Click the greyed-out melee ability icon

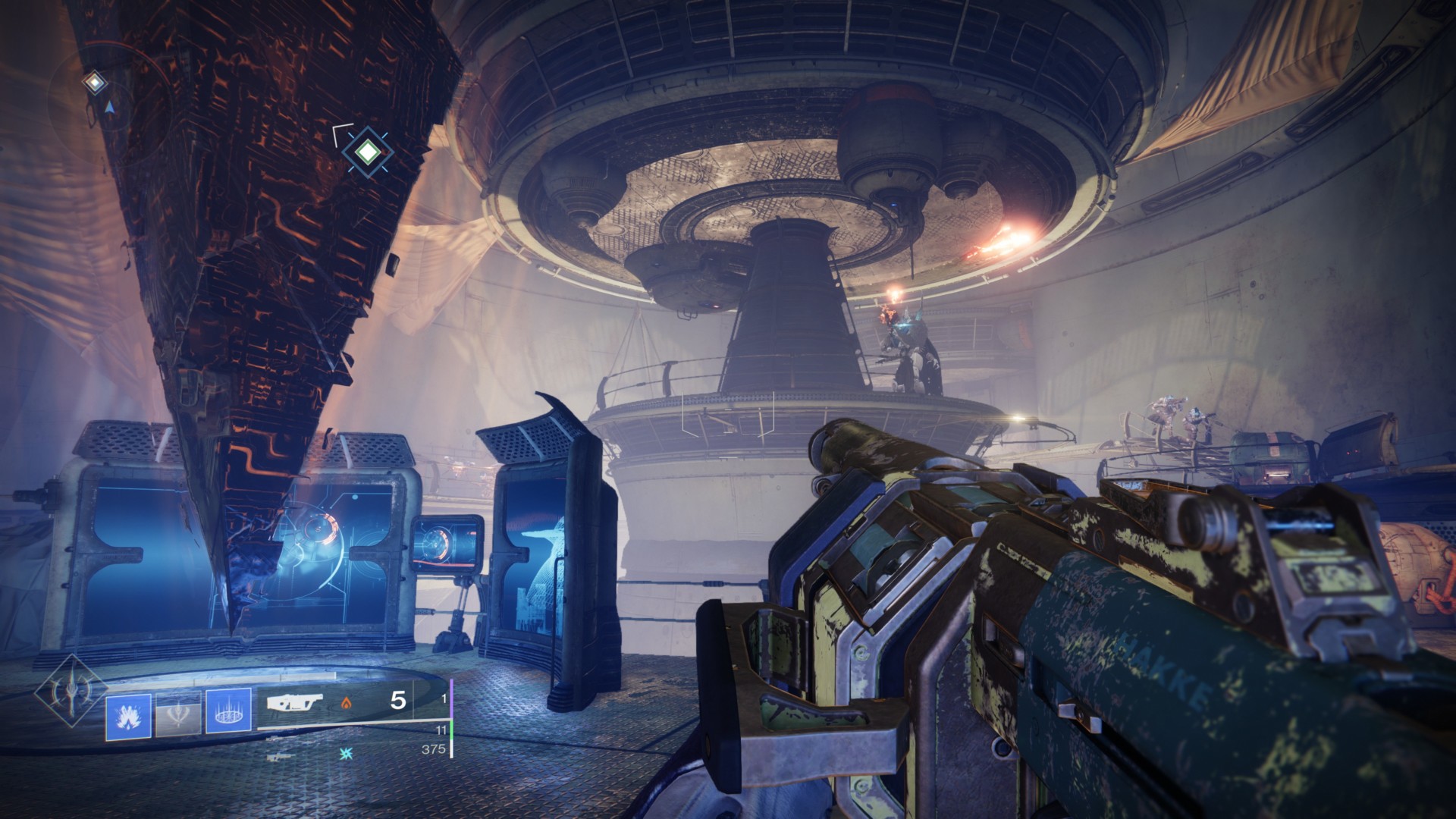pos(178,715)
